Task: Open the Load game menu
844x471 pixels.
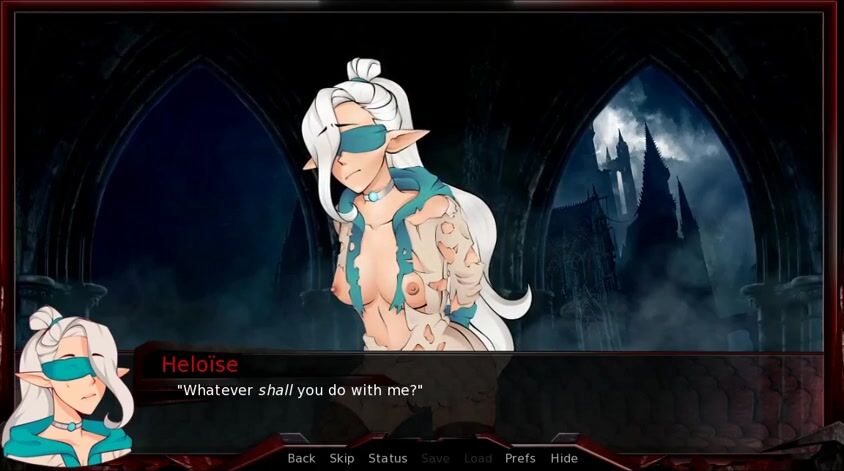Action: click(x=478, y=458)
